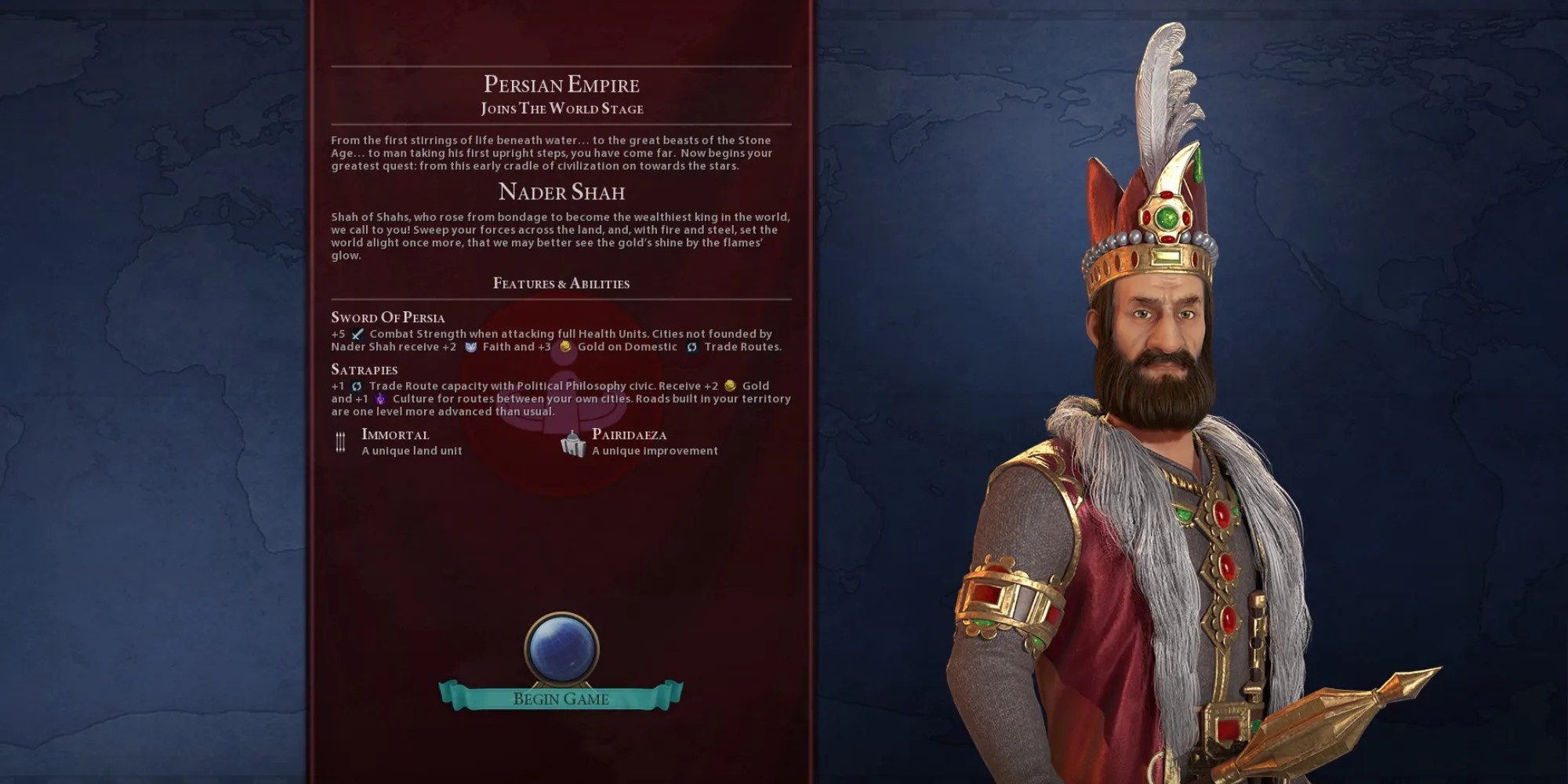Click the Gold coin icon after +3
The width and height of the screenshot is (1568, 784).
click(x=565, y=347)
